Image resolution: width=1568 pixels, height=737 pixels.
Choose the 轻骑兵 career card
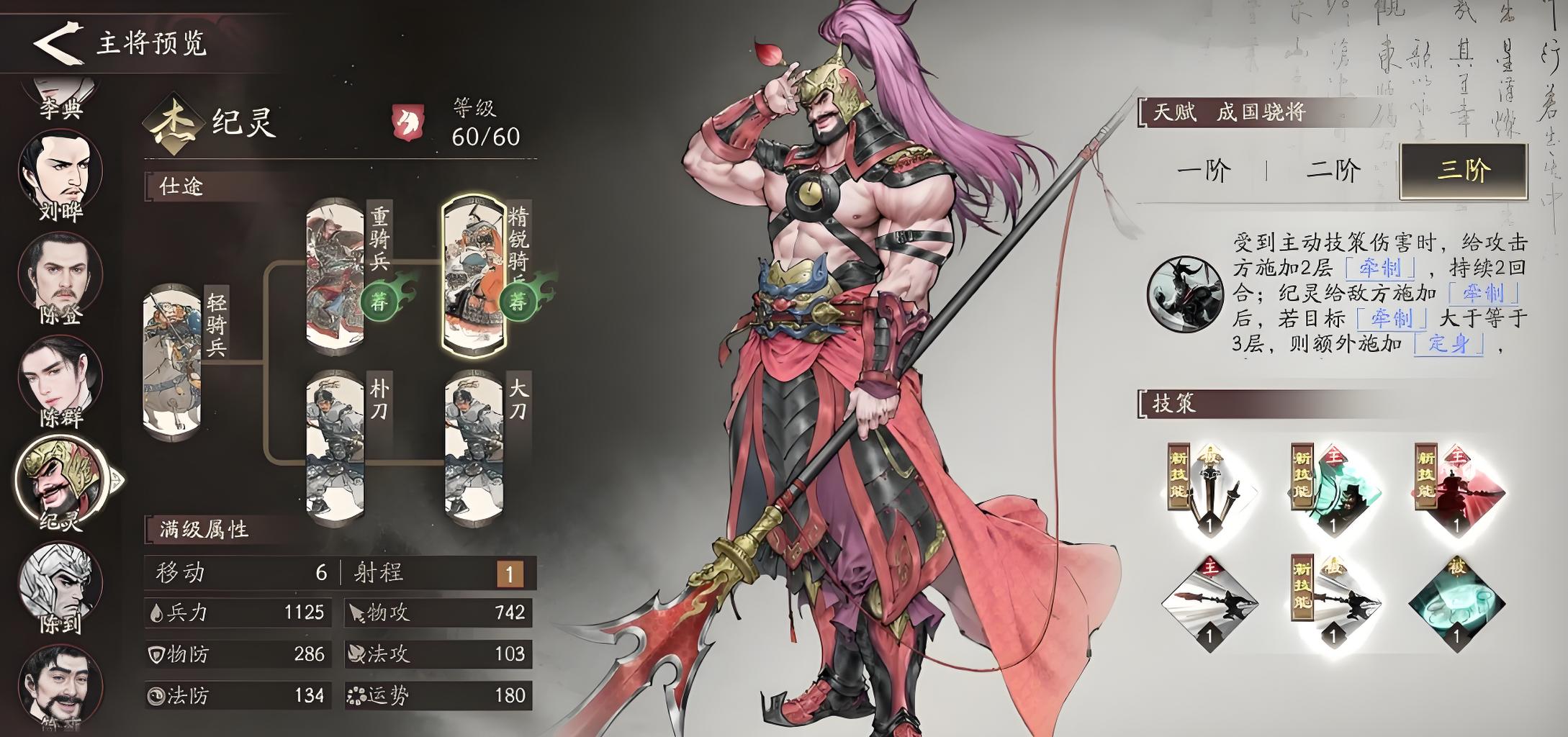[173, 361]
